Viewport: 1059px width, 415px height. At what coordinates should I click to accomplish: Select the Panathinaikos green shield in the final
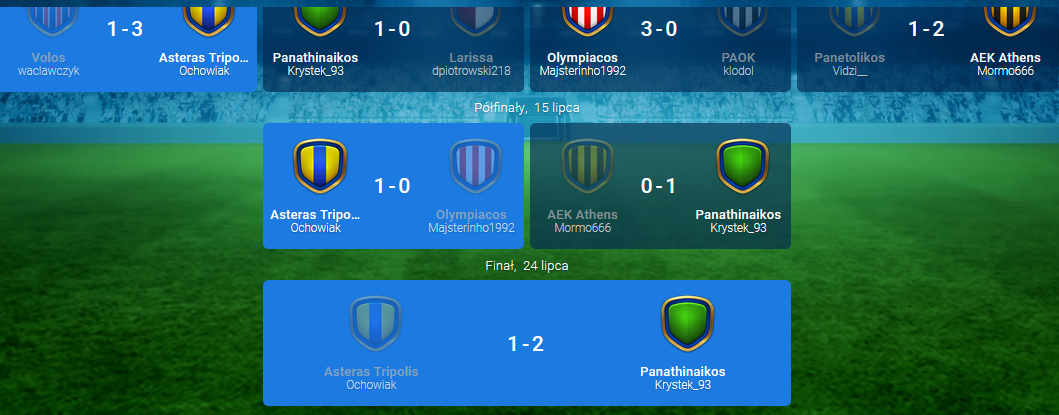click(686, 322)
